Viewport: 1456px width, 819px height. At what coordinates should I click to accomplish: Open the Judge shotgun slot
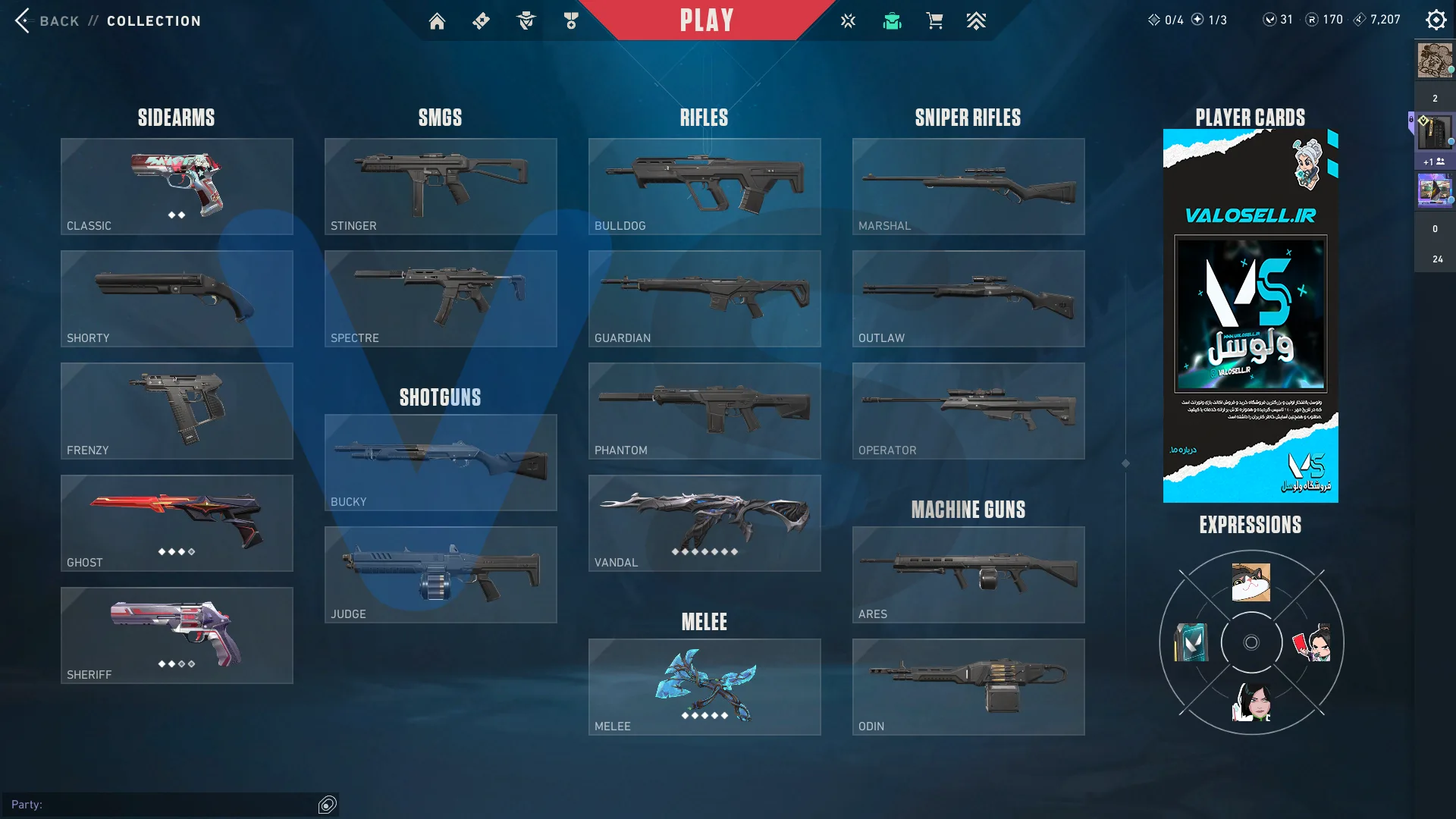pyautogui.click(x=441, y=575)
